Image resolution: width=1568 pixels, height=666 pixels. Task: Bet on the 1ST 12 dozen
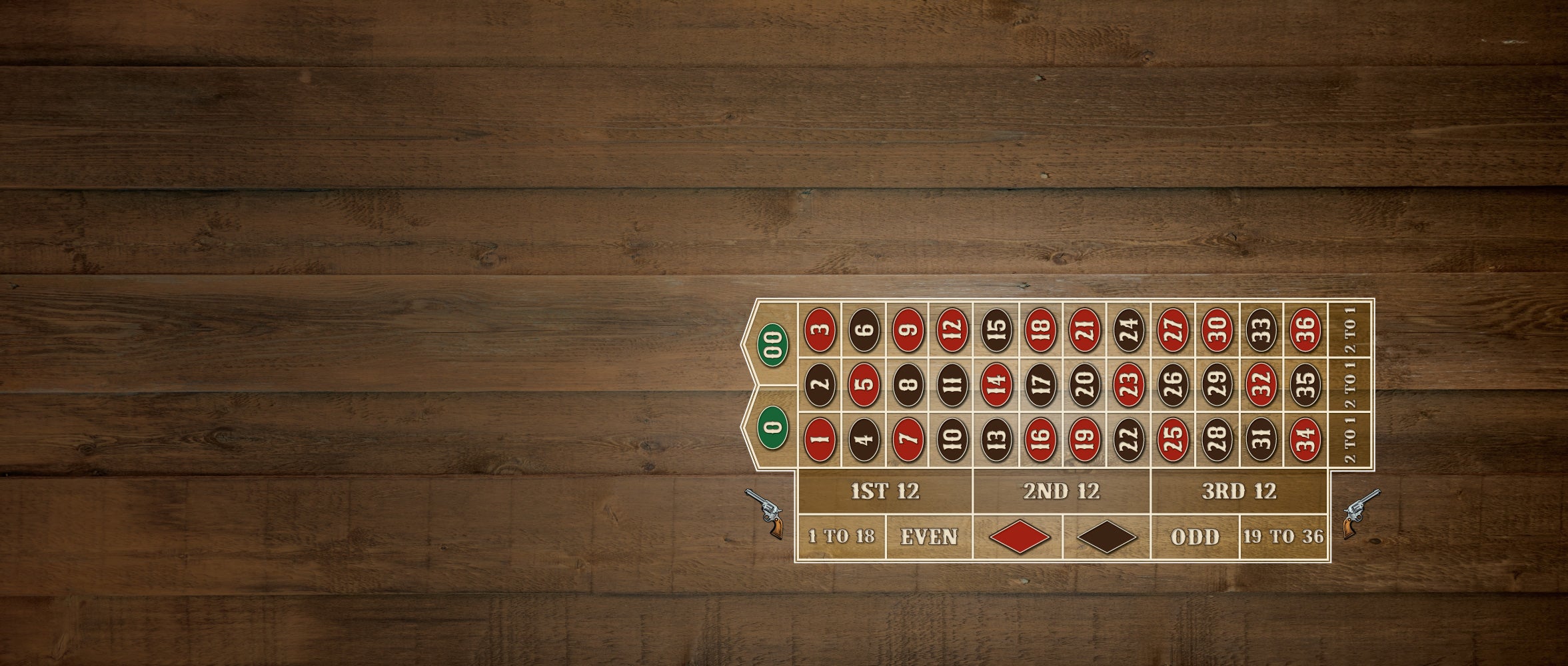click(x=885, y=492)
